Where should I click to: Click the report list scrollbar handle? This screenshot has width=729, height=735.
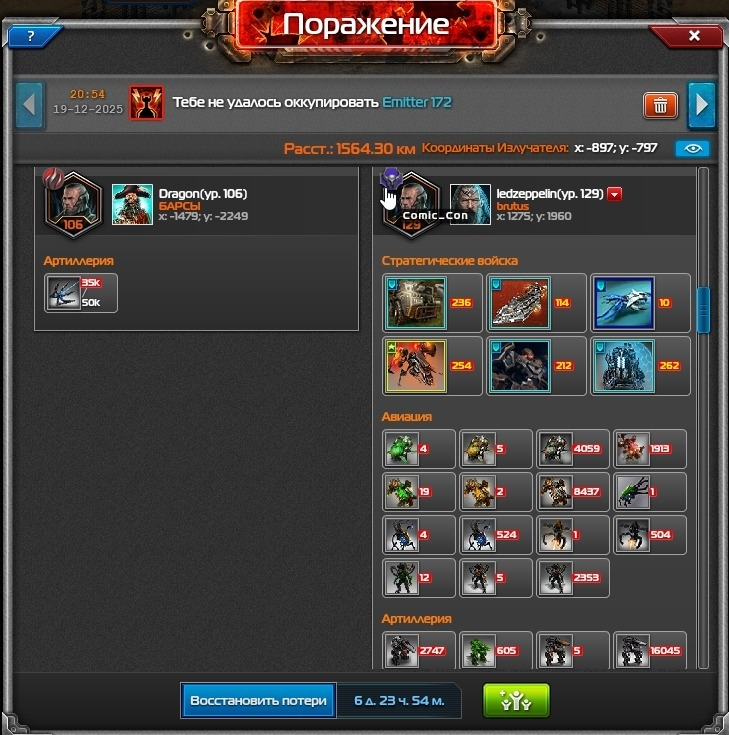pyautogui.click(x=703, y=310)
